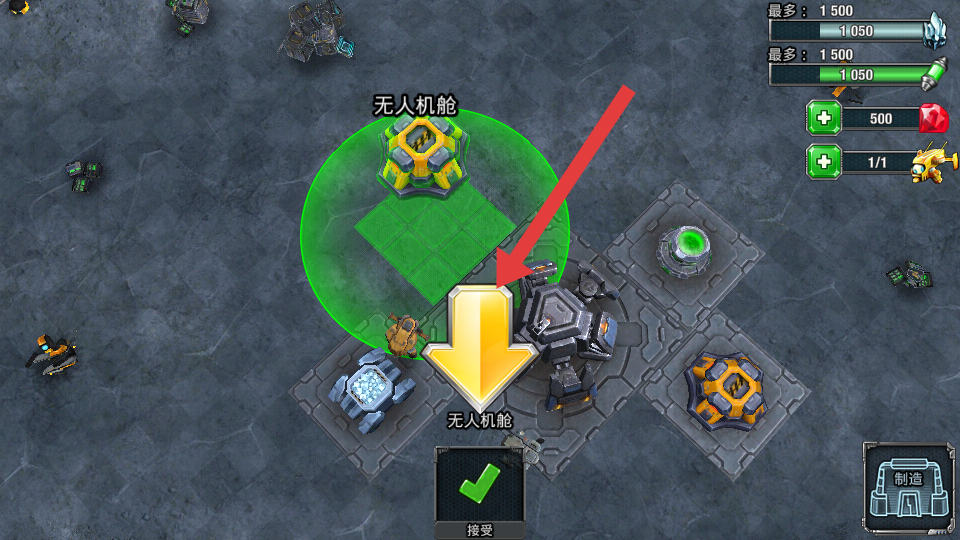
Task: Add more drones with the plus button
Action: [824, 161]
